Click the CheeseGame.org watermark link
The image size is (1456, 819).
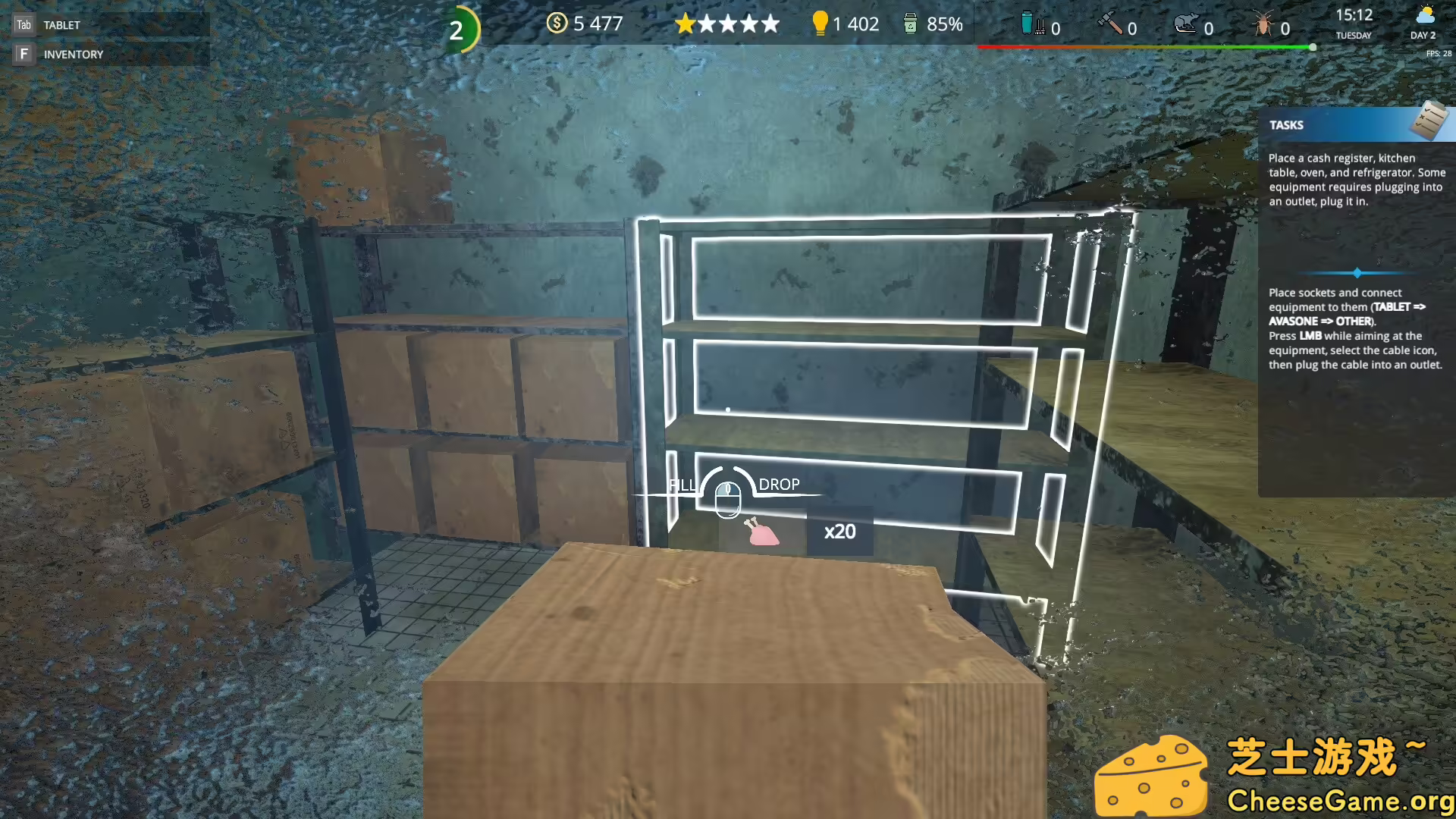(x=1339, y=798)
